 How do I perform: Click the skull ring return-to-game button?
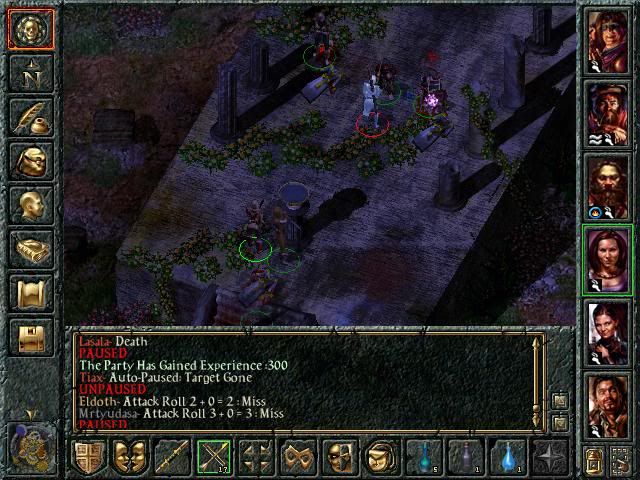tap(30, 30)
